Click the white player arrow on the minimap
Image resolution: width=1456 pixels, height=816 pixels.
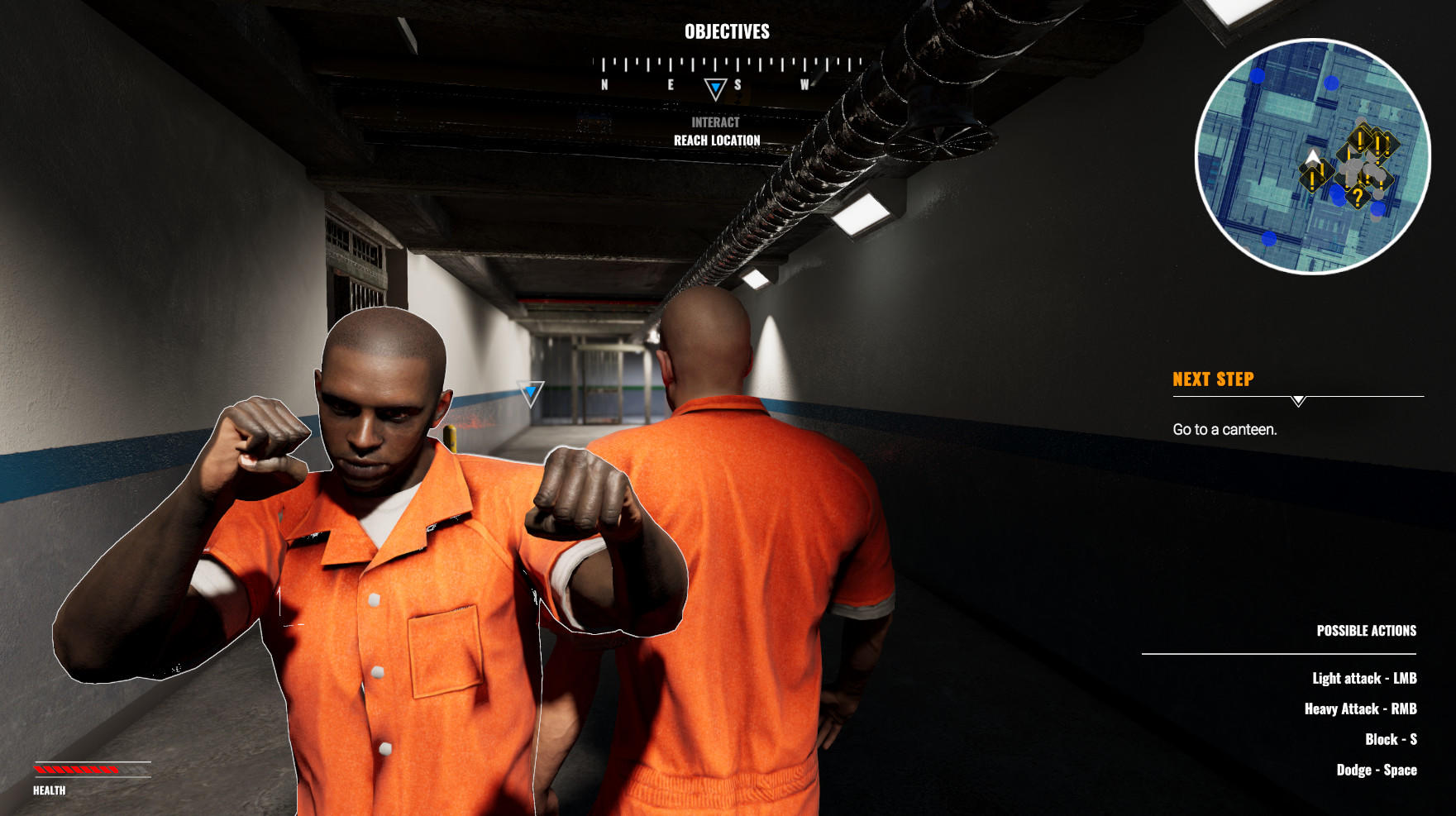1313,157
